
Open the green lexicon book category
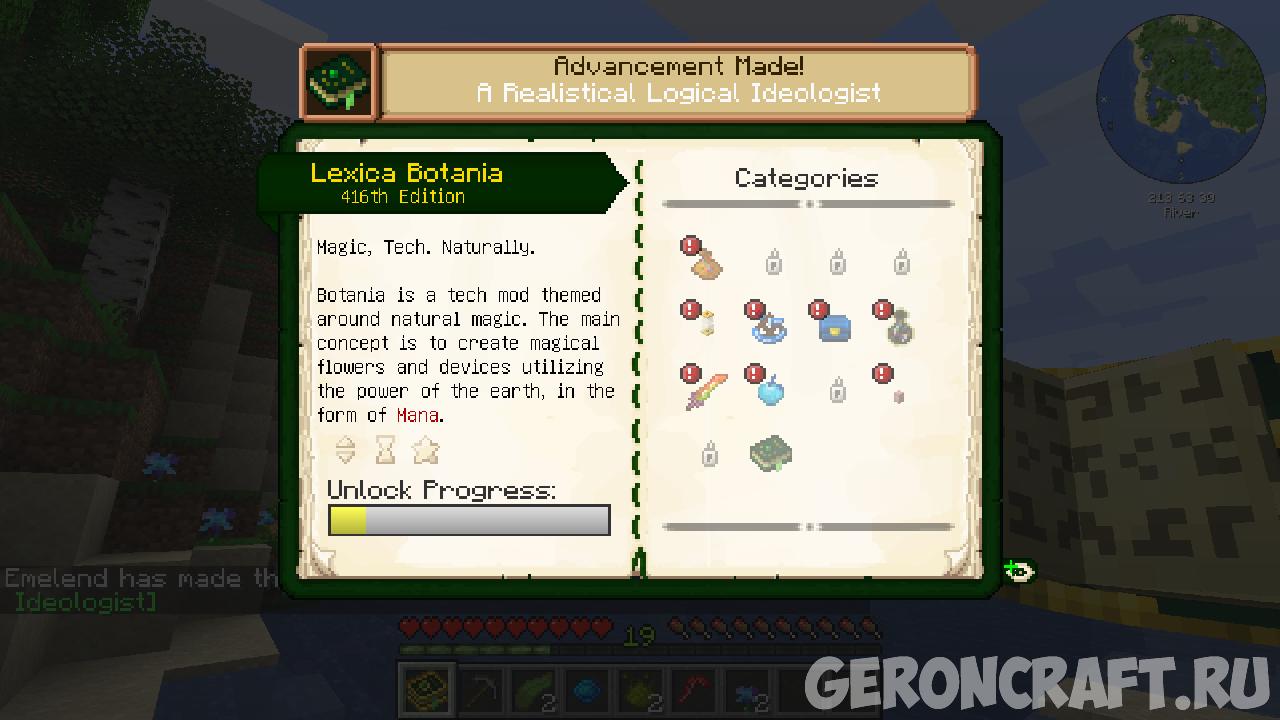click(771, 453)
